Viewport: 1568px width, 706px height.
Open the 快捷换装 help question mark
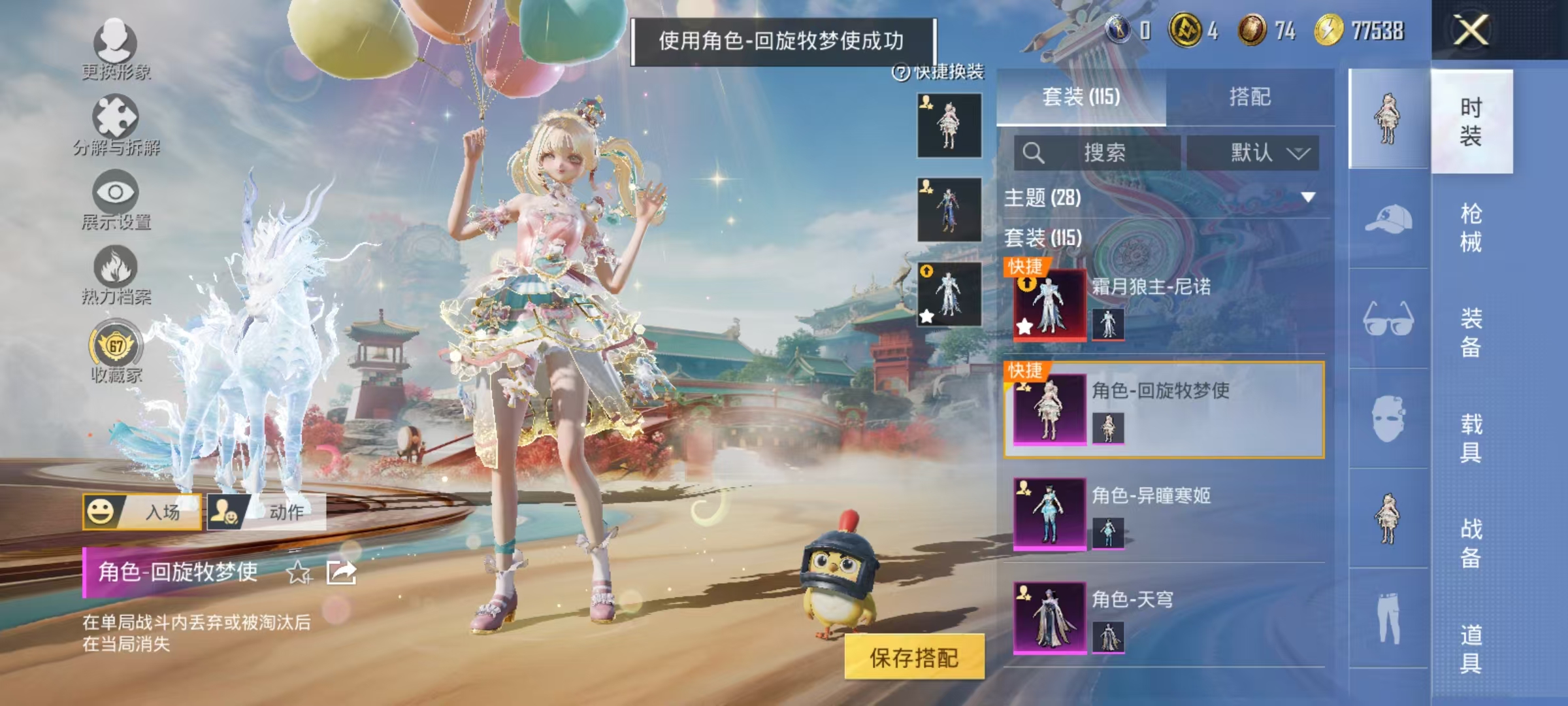[902, 72]
